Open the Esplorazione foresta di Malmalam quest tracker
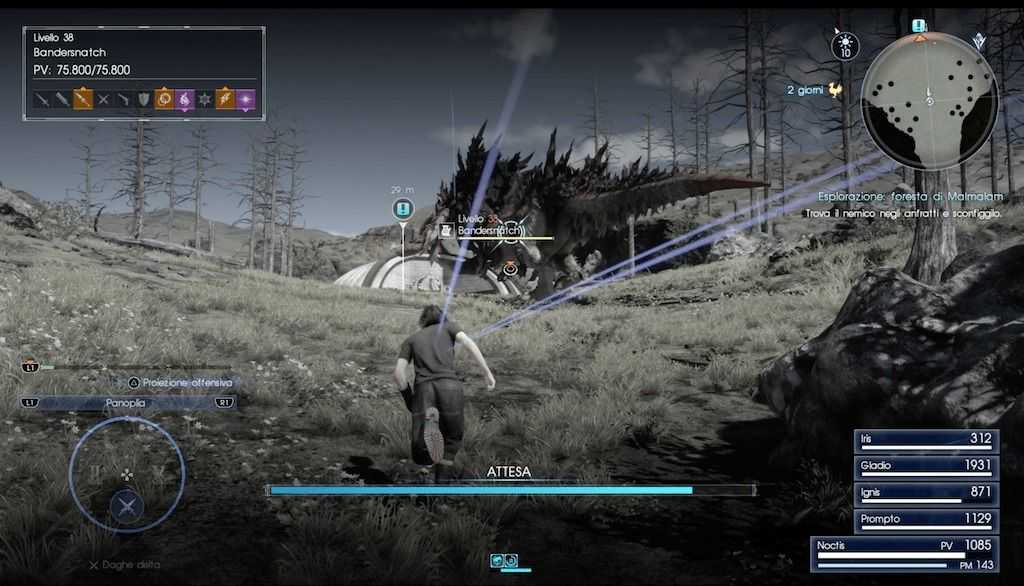Image resolution: width=1024 pixels, height=586 pixels. coord(908,197)
